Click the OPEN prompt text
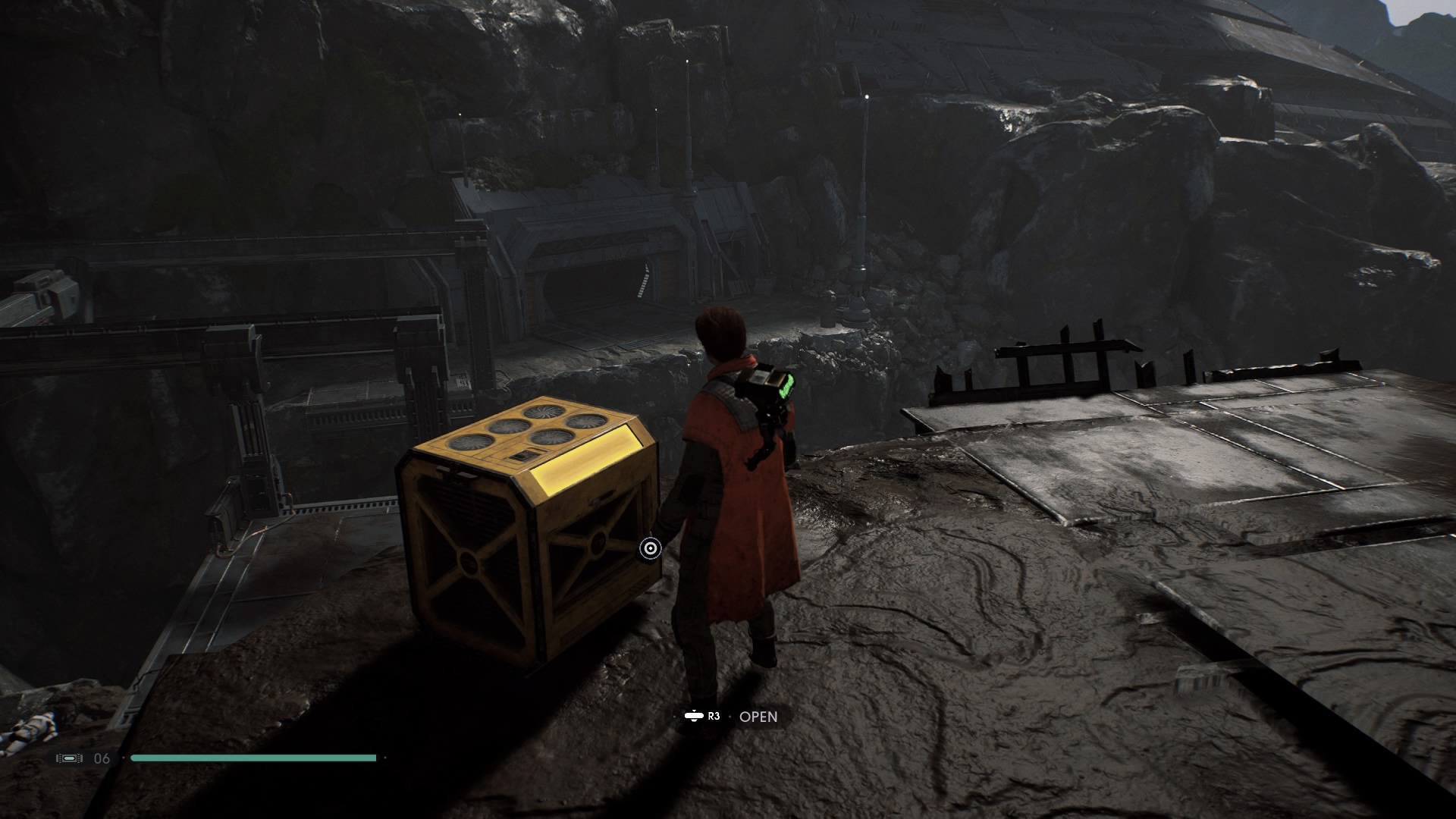Screen dimensions: 1456x819 click(758, 716)
